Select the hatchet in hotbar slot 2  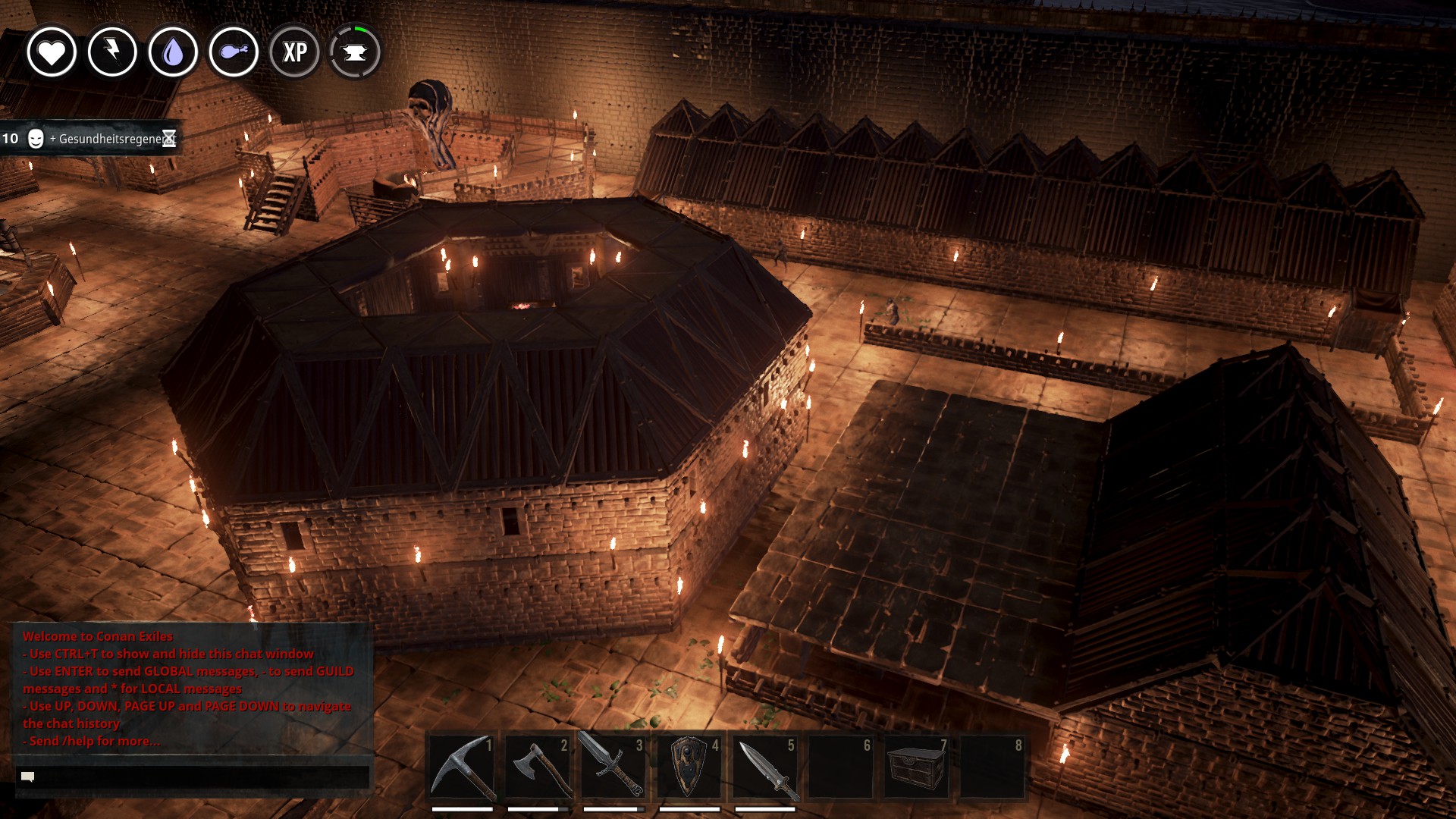coord(538,767)
